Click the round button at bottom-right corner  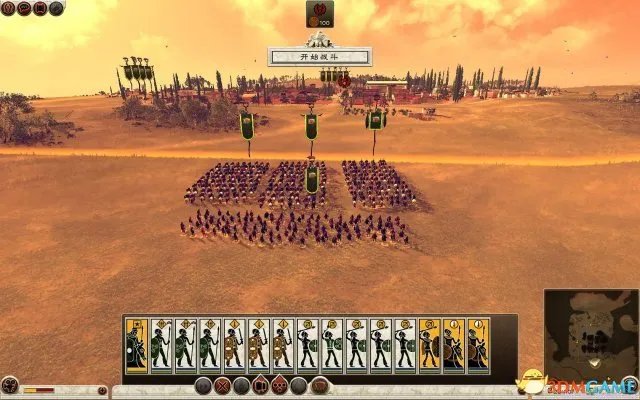pos(629,385)
